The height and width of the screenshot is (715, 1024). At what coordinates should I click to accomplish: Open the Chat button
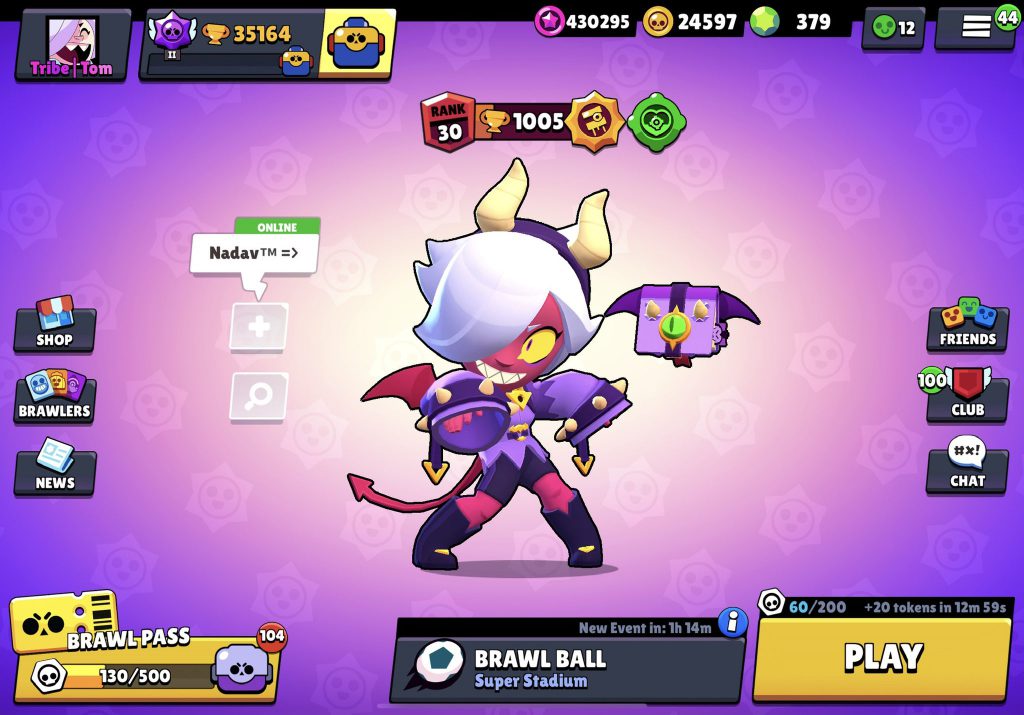967,468
